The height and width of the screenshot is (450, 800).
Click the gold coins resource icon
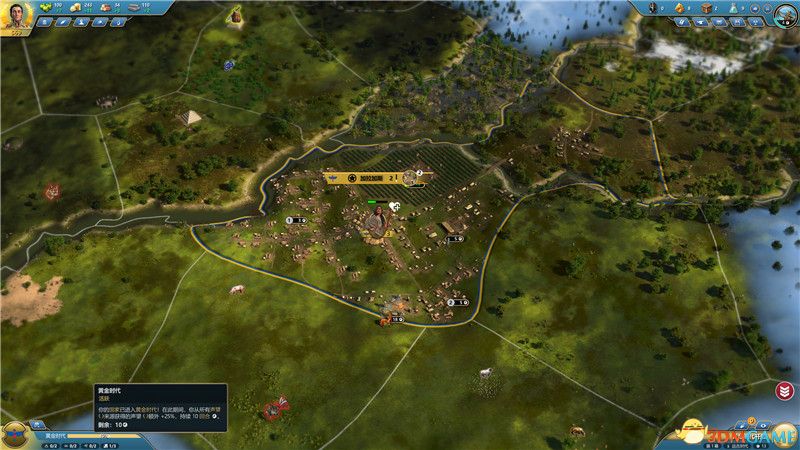tap(76, 7)
